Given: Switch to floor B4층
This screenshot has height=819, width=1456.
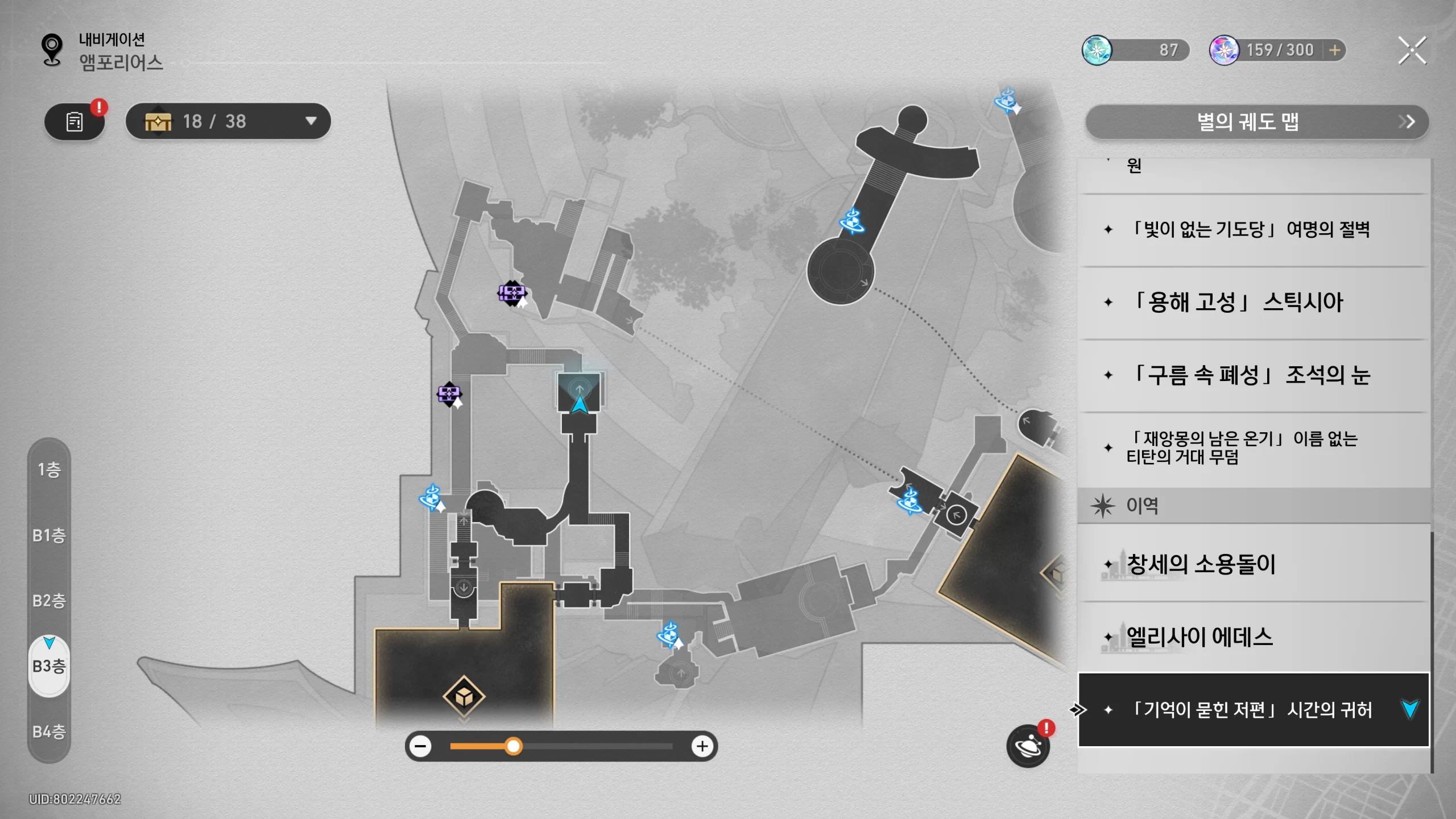Looking at the screenshot, I should [x=49, y=731].
